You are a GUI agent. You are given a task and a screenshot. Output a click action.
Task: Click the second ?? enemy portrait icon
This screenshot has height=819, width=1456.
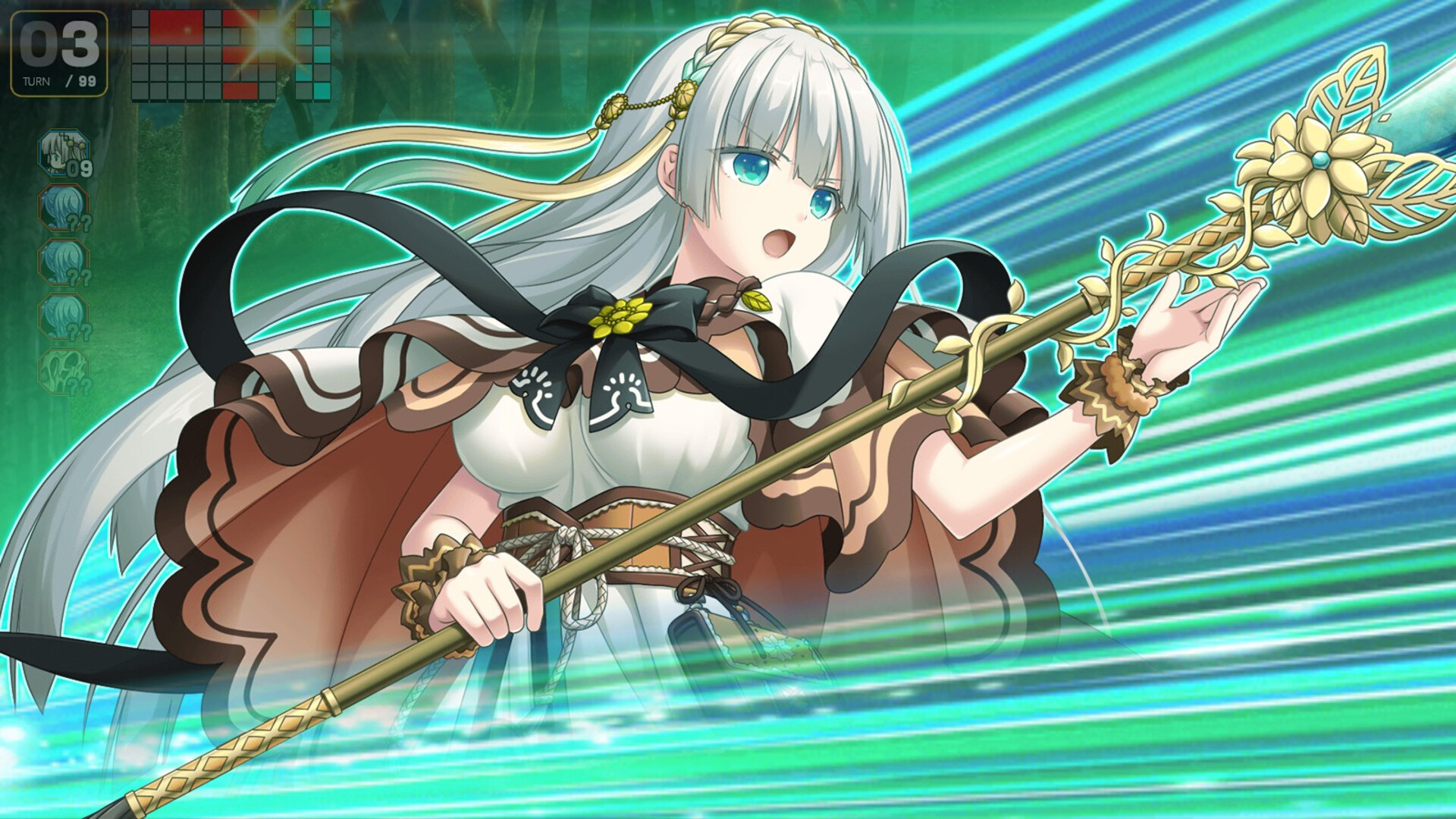tap(65, 263)
